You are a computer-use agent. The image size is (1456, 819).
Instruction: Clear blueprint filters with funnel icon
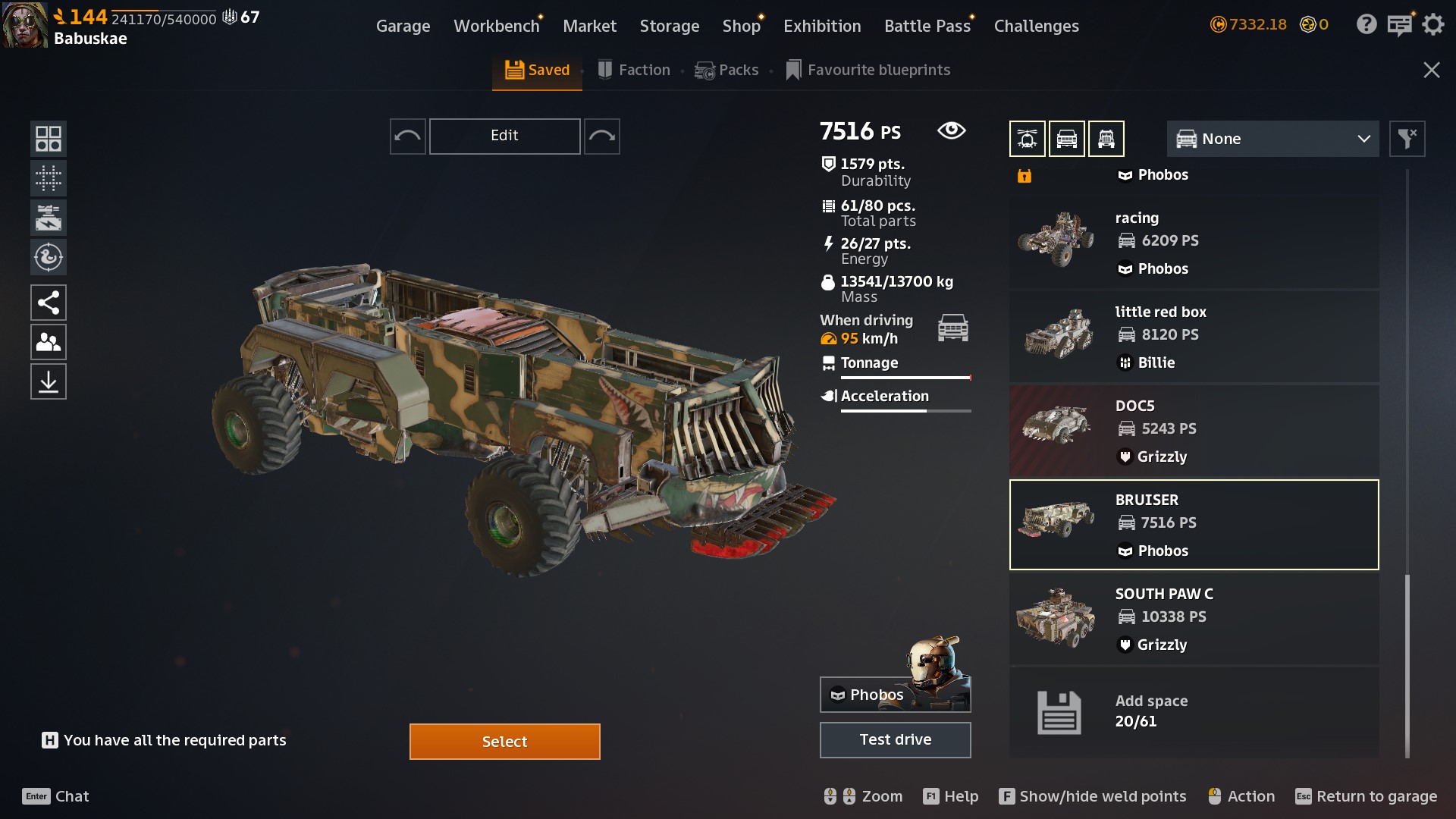[x=1407, y=139]
